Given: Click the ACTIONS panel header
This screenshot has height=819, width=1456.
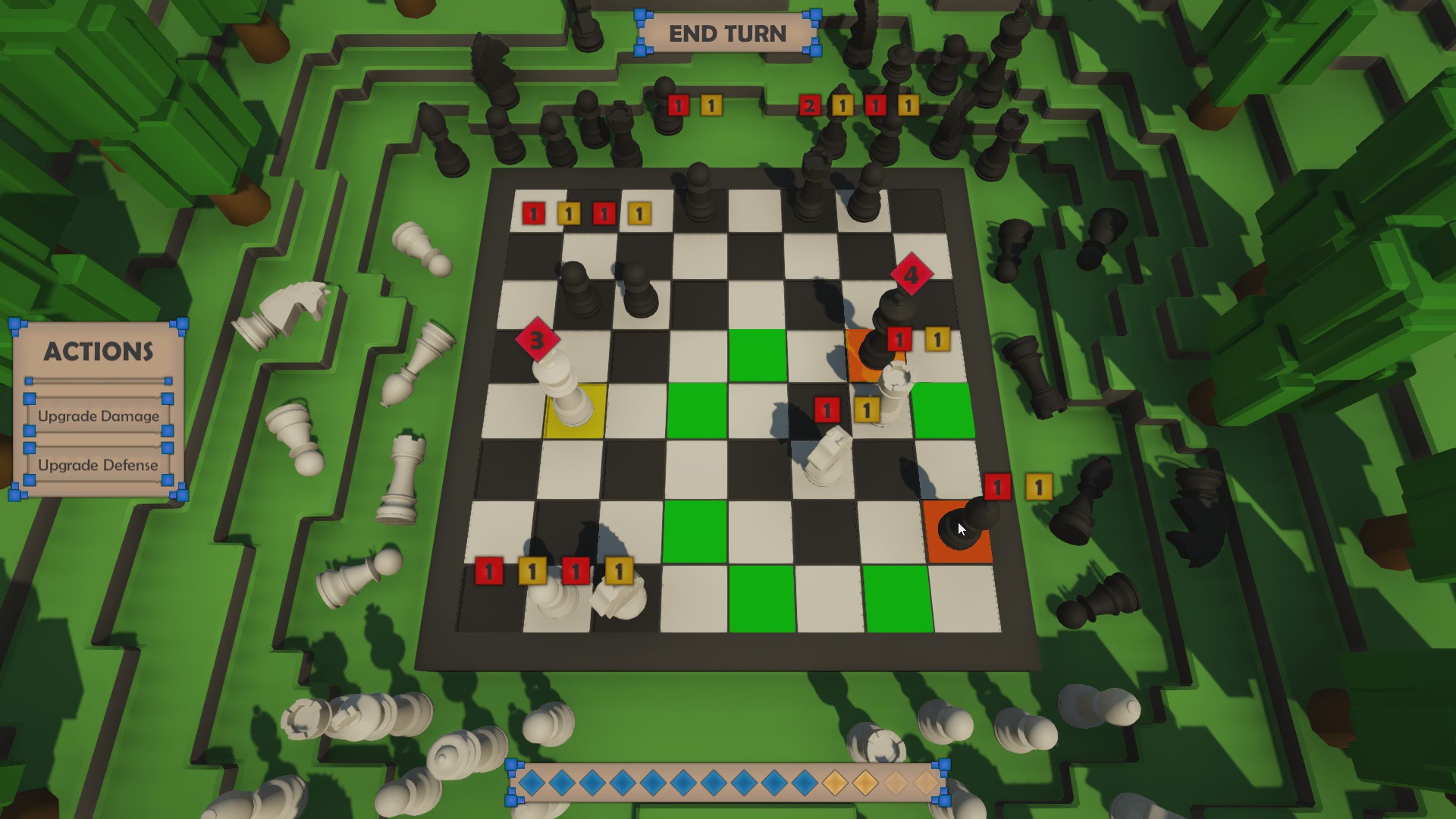Looking at the screenshot, I should [x=99, y=352].
